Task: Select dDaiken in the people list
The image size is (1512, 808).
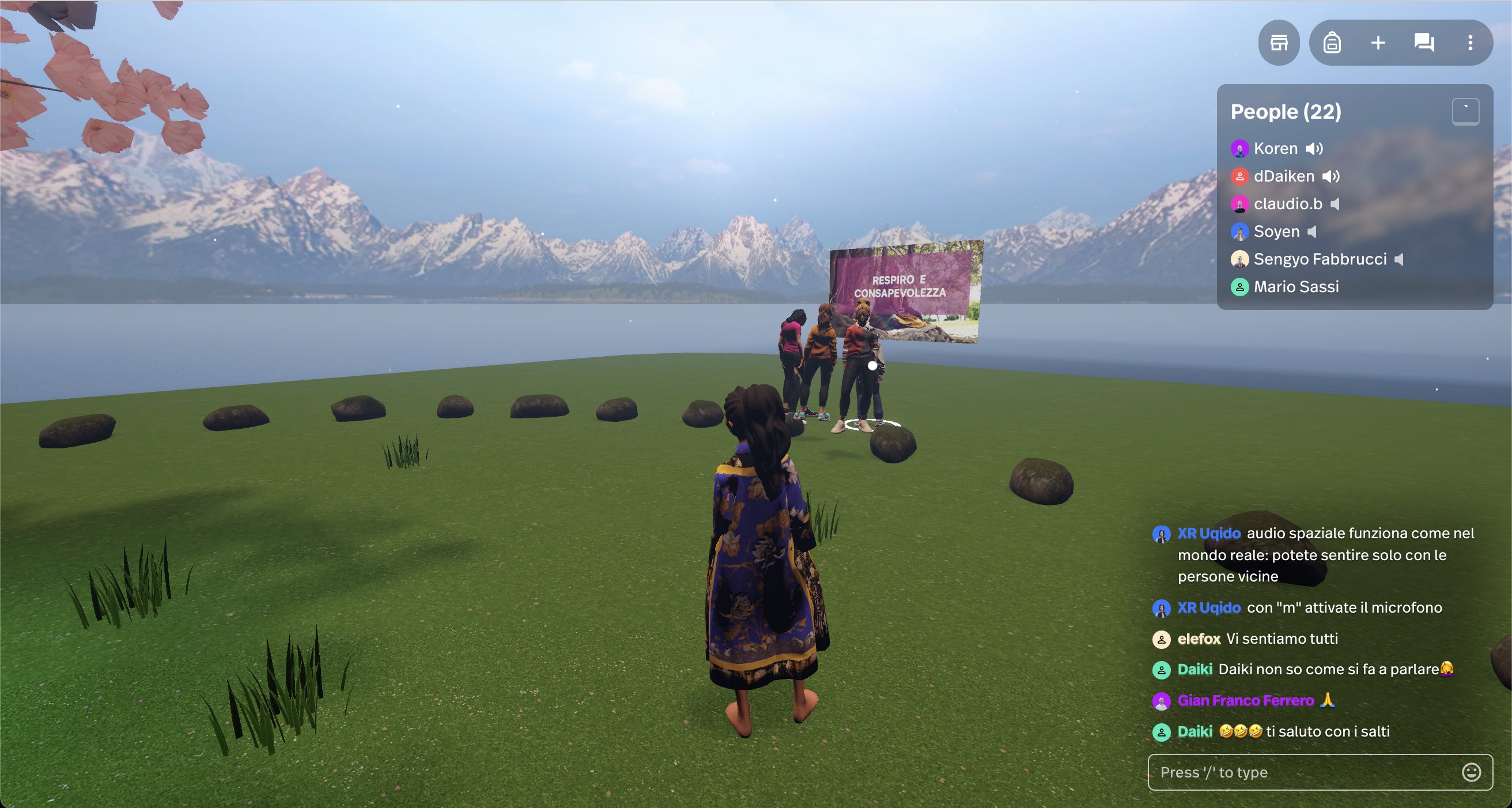Action: (x=1283, y=176)
